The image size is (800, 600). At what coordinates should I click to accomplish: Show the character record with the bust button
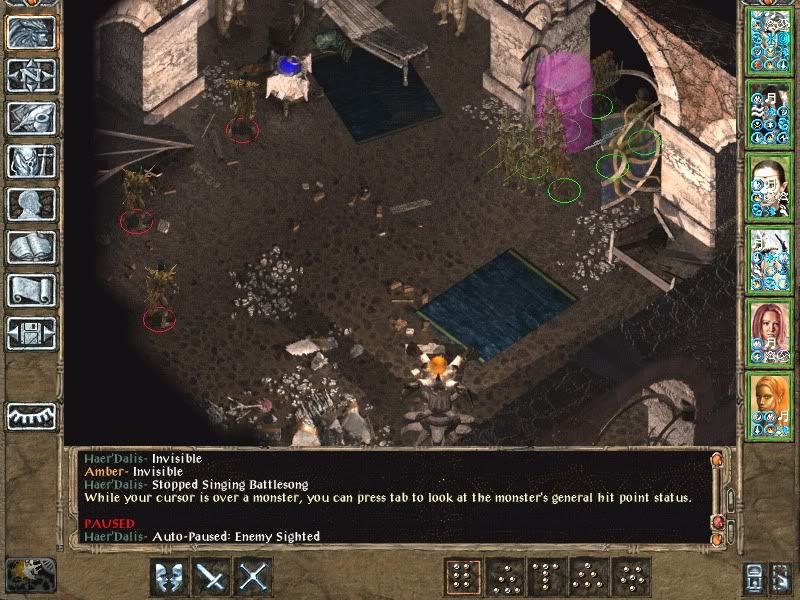coord(31,204)
